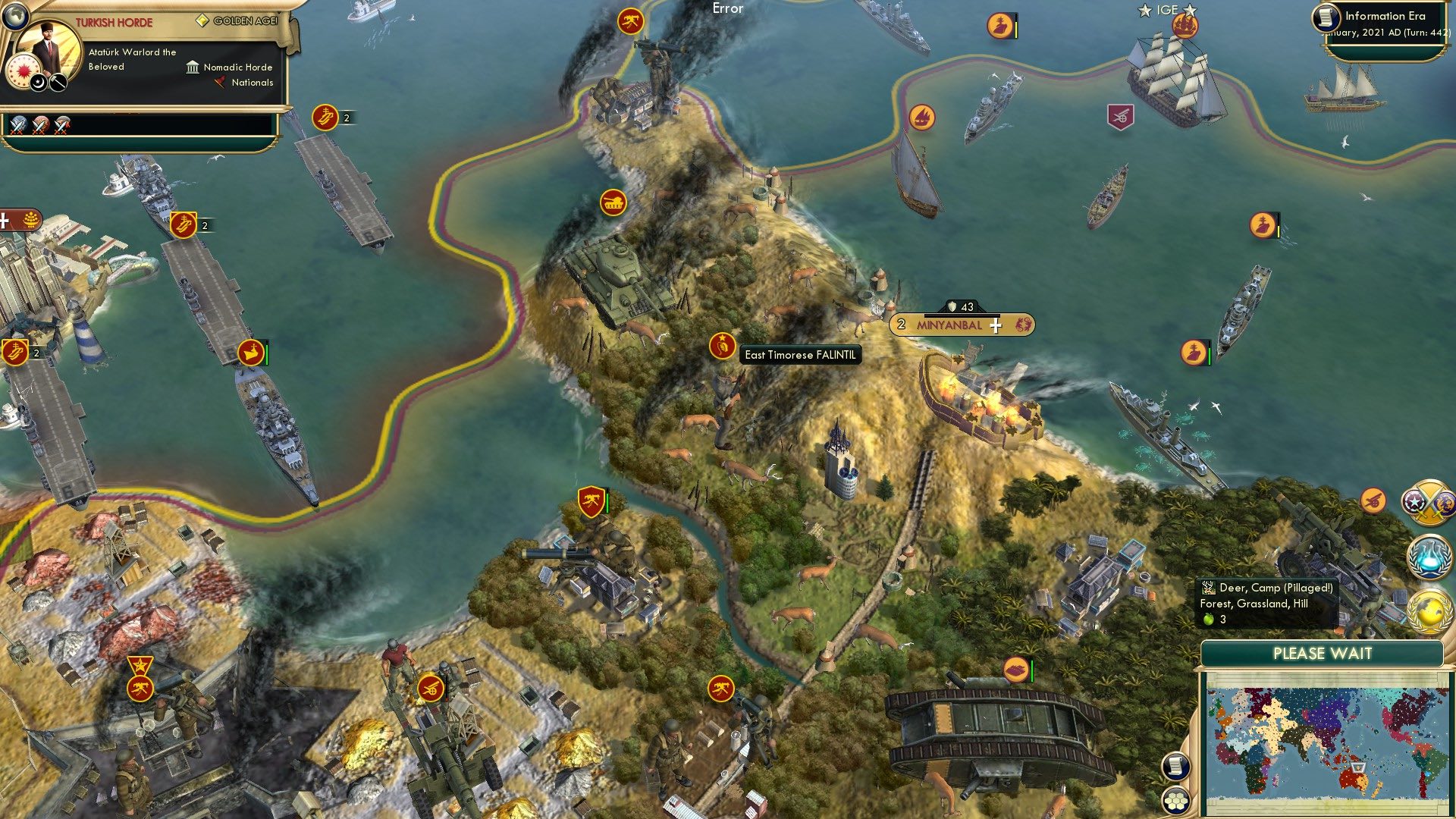Select the aircraft carrier flag showing 2
Screen dimensions: 1456x819
tap(325, 118)
